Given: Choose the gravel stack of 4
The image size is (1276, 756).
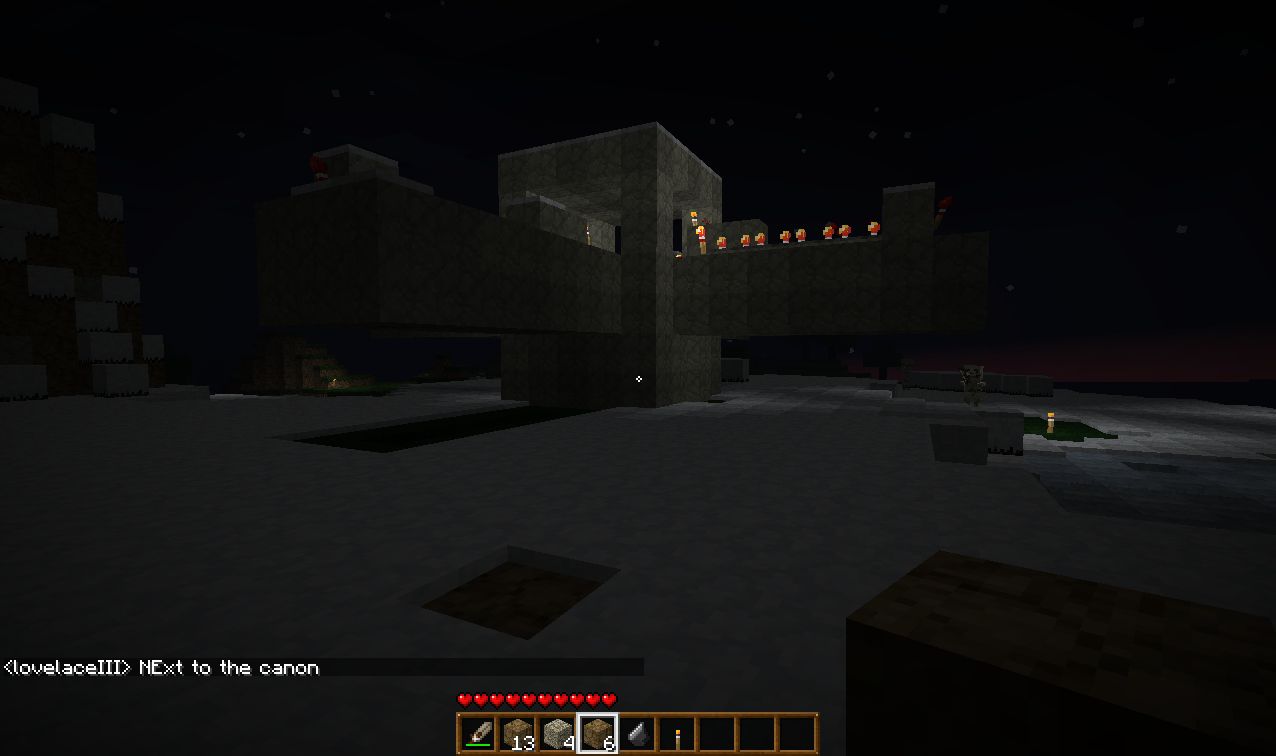Looking at the screenshot, I should [x=557, y=734].
